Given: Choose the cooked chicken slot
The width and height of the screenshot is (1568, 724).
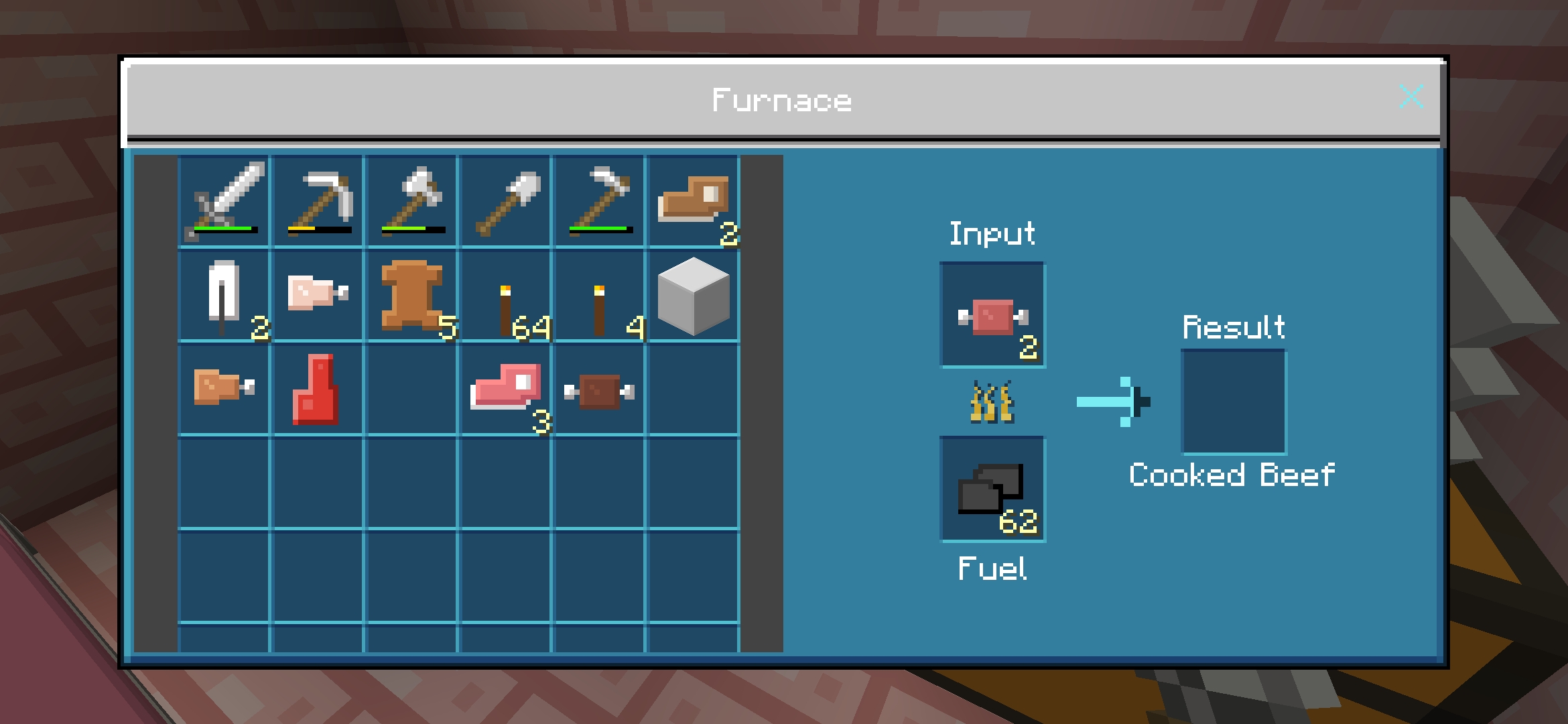Looking at the screenshot, I should 224,389.
